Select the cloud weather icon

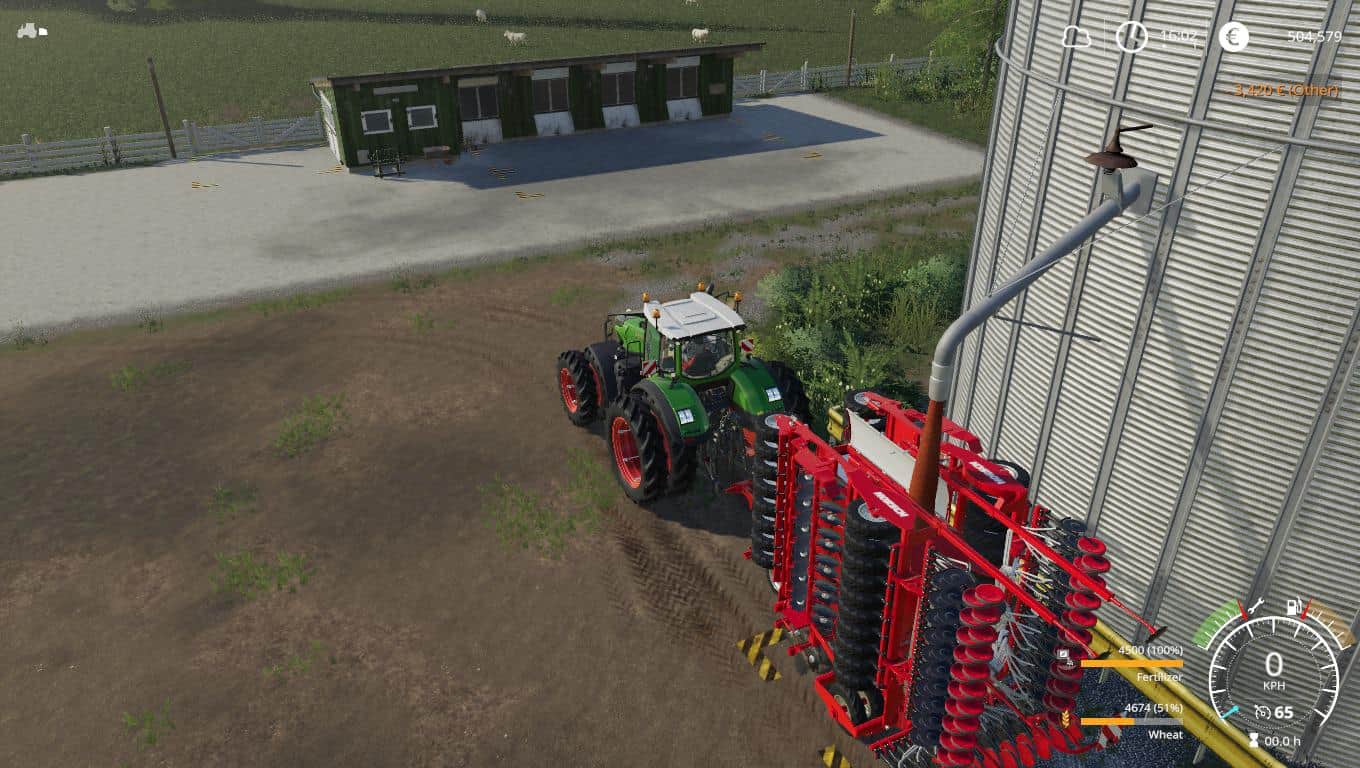click(x=1076, y=37)
